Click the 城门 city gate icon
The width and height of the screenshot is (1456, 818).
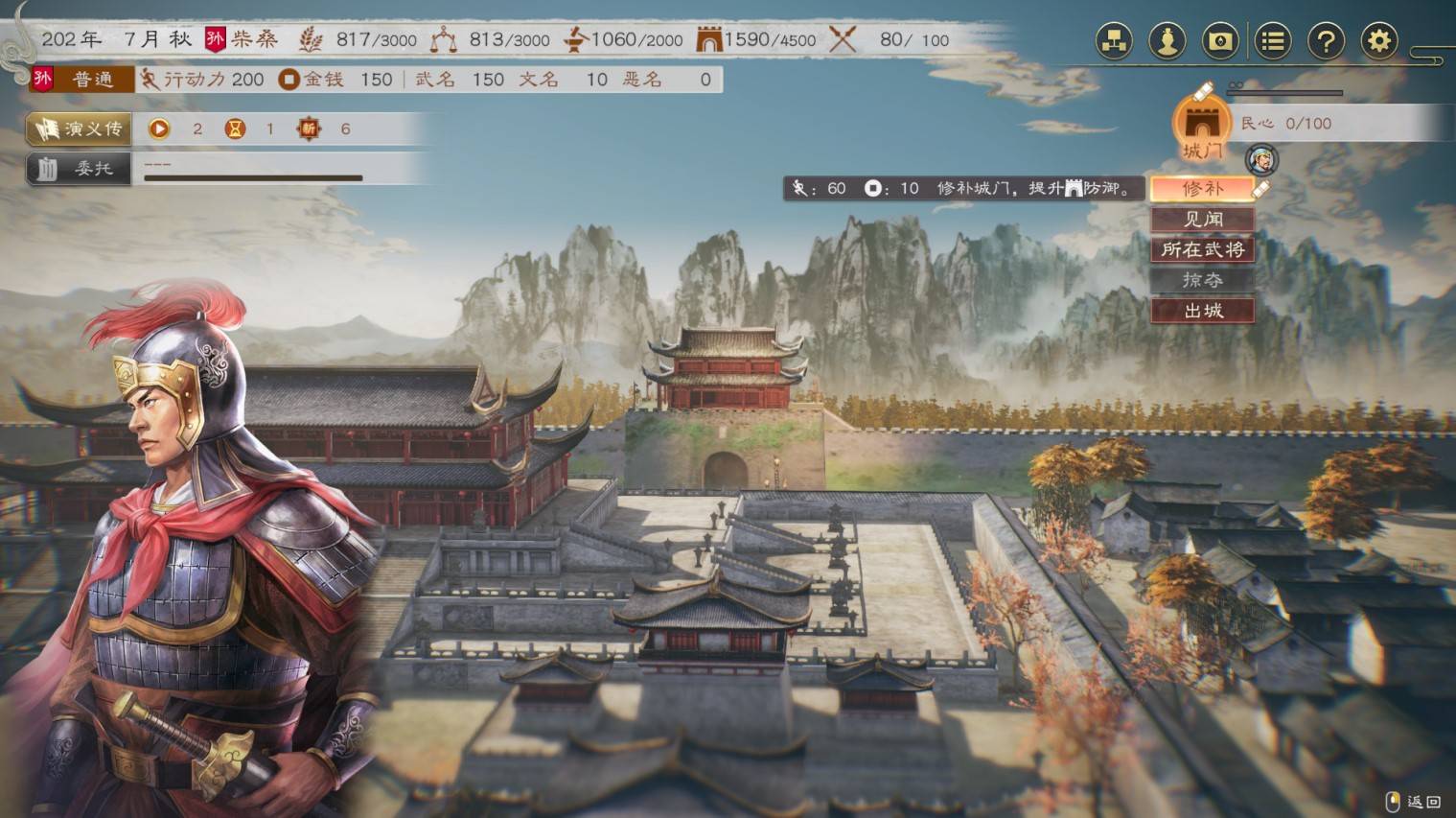point(1201,126)
